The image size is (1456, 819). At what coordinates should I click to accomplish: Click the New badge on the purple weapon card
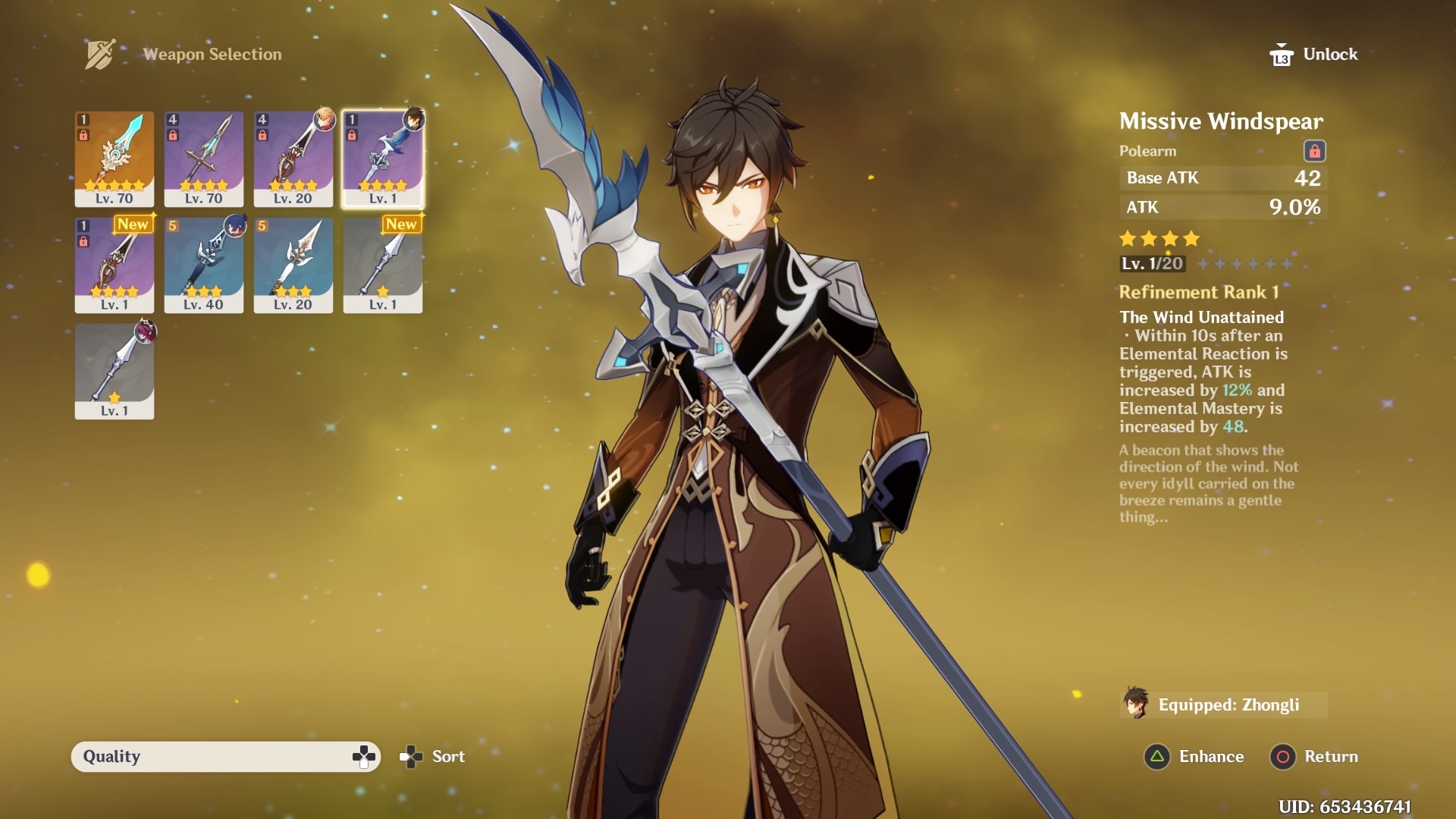tap(134, 224)
